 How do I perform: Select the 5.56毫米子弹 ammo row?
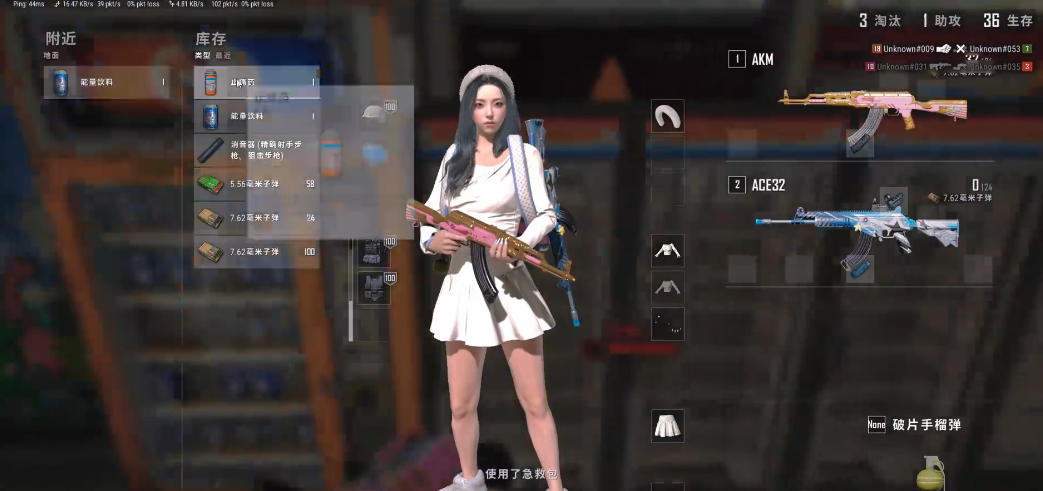(x=256, y=184)
